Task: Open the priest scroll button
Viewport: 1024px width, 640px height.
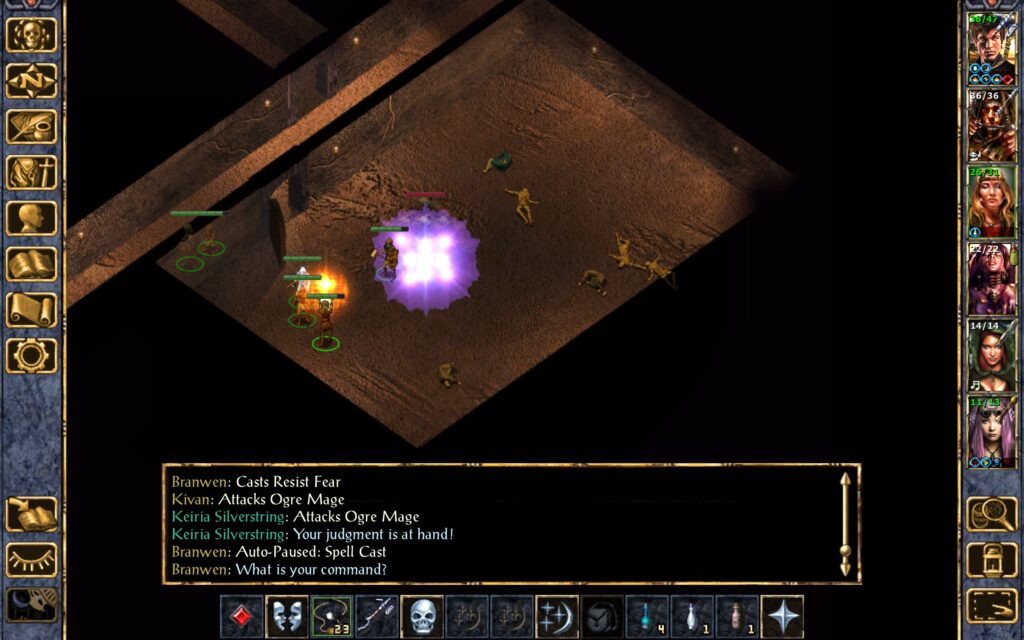Action: pyautogui.click(x=31, y=310)
